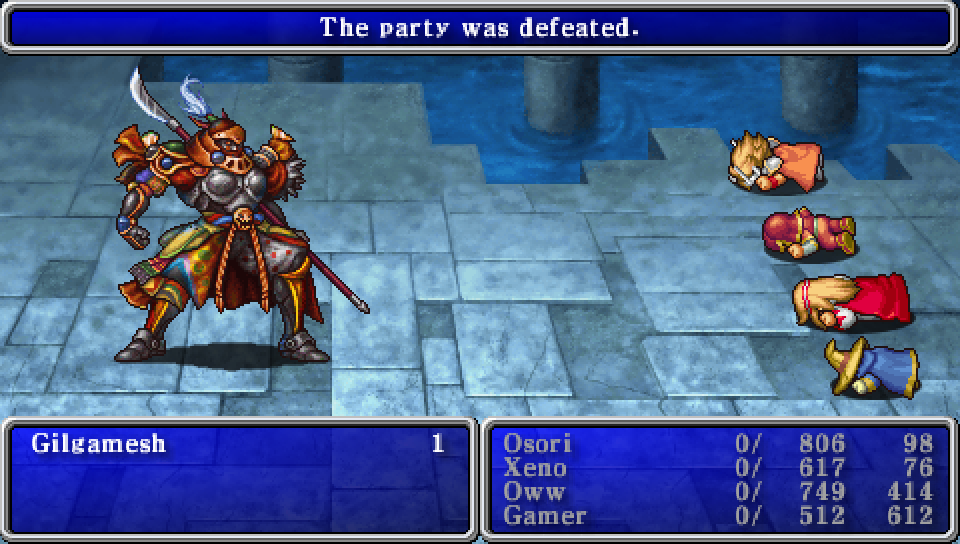Viewport: 960px width, 544px height.
Task: Choose Xeno in the party list
Action: tap(535, 467)
